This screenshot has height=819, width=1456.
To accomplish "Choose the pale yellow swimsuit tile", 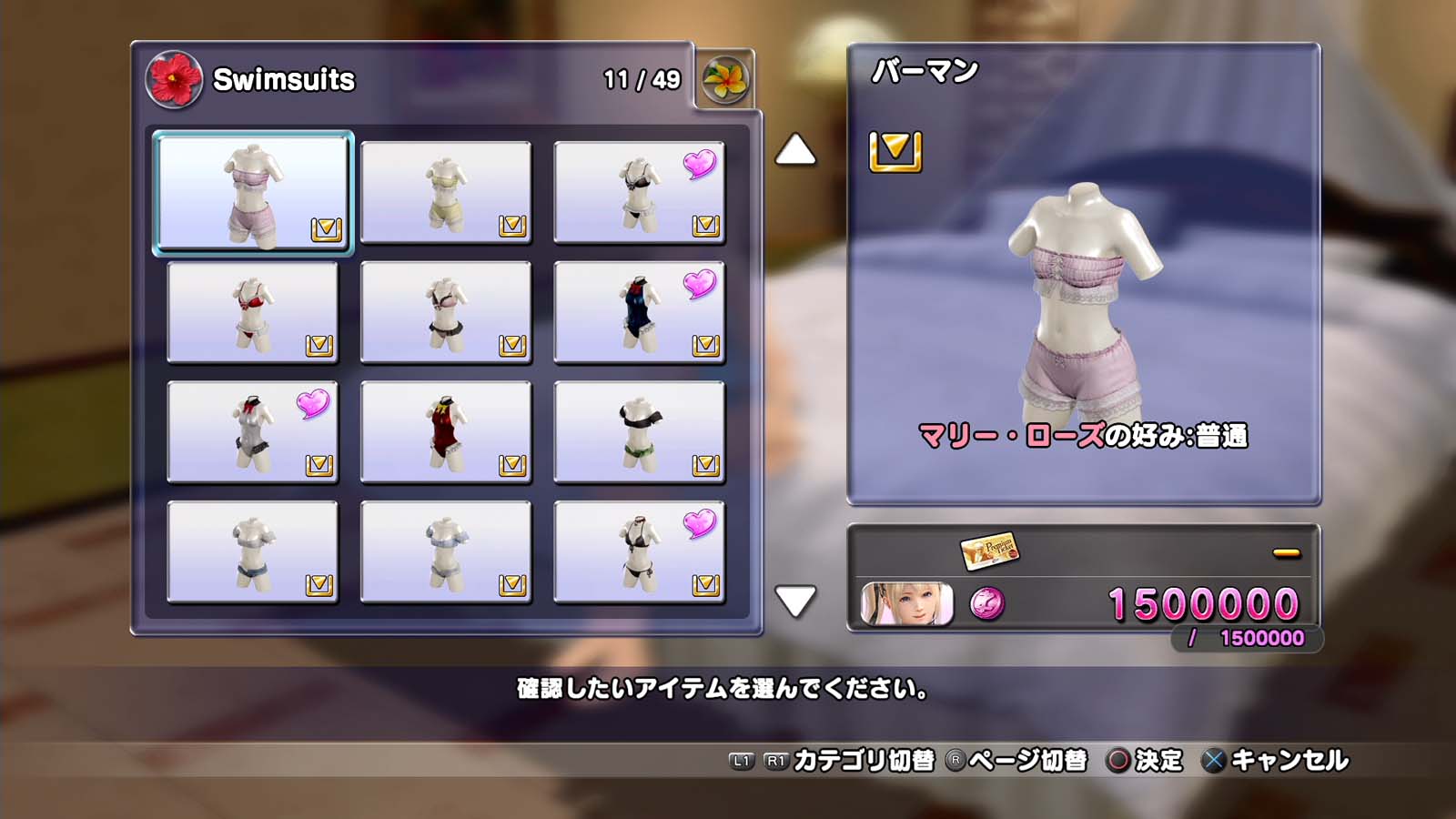I will [445, 192].
